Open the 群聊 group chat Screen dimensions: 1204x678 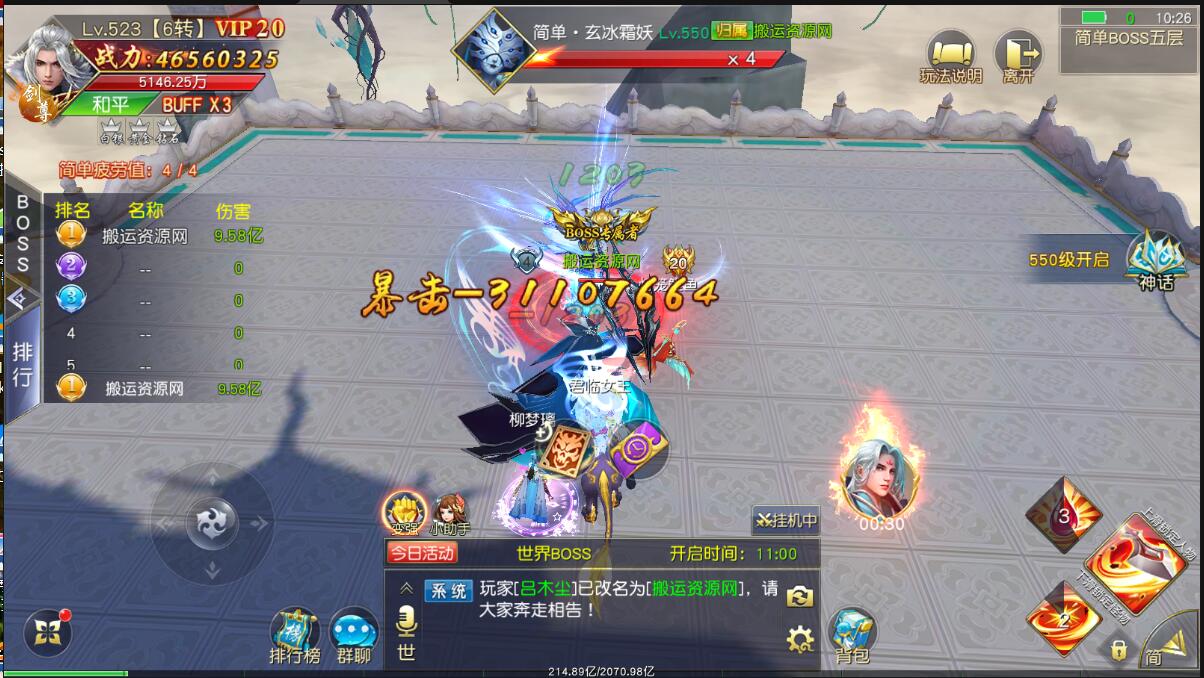tap(354, 635)
